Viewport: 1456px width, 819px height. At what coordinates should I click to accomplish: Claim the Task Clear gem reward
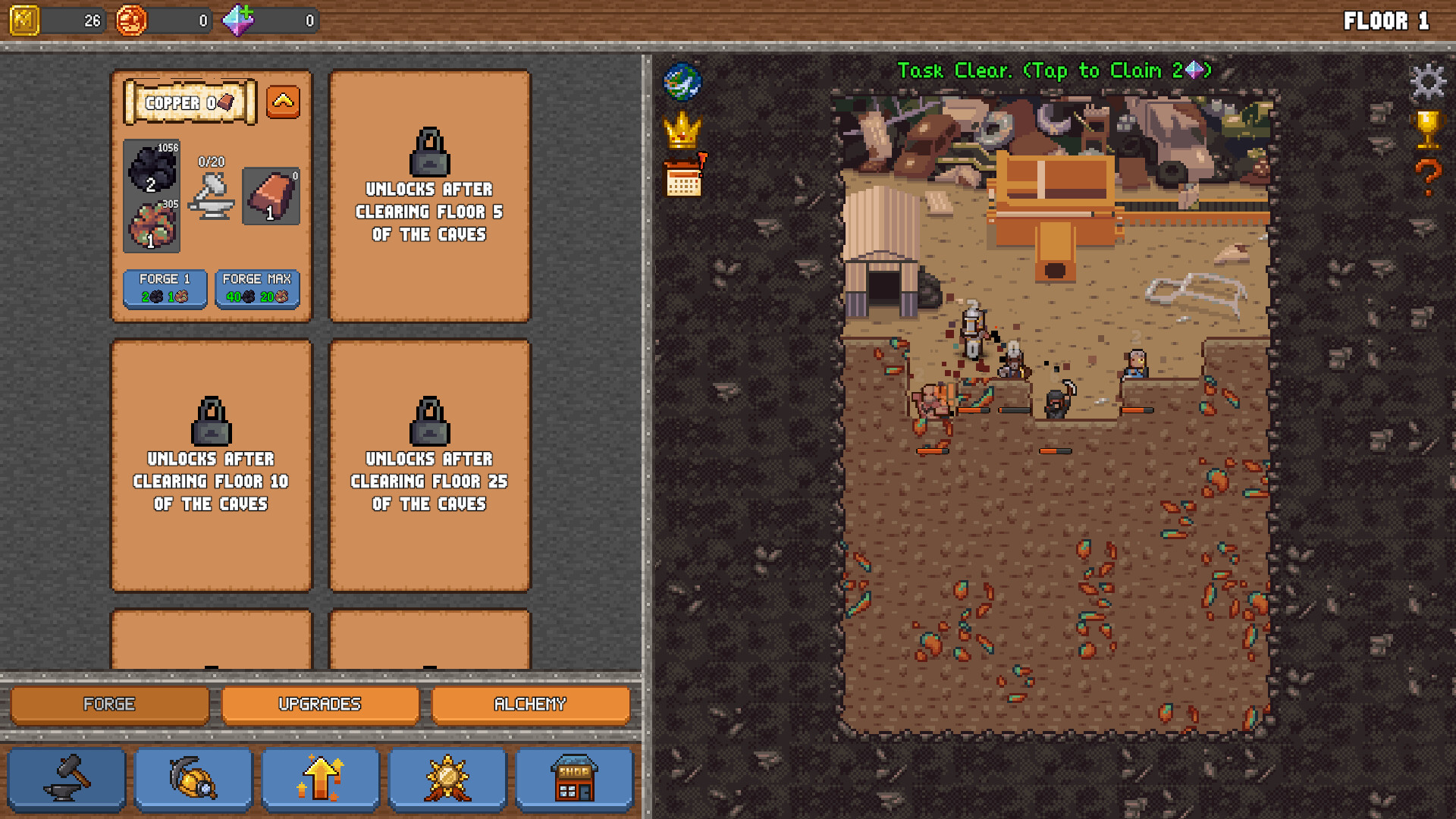click(1053, 70)
